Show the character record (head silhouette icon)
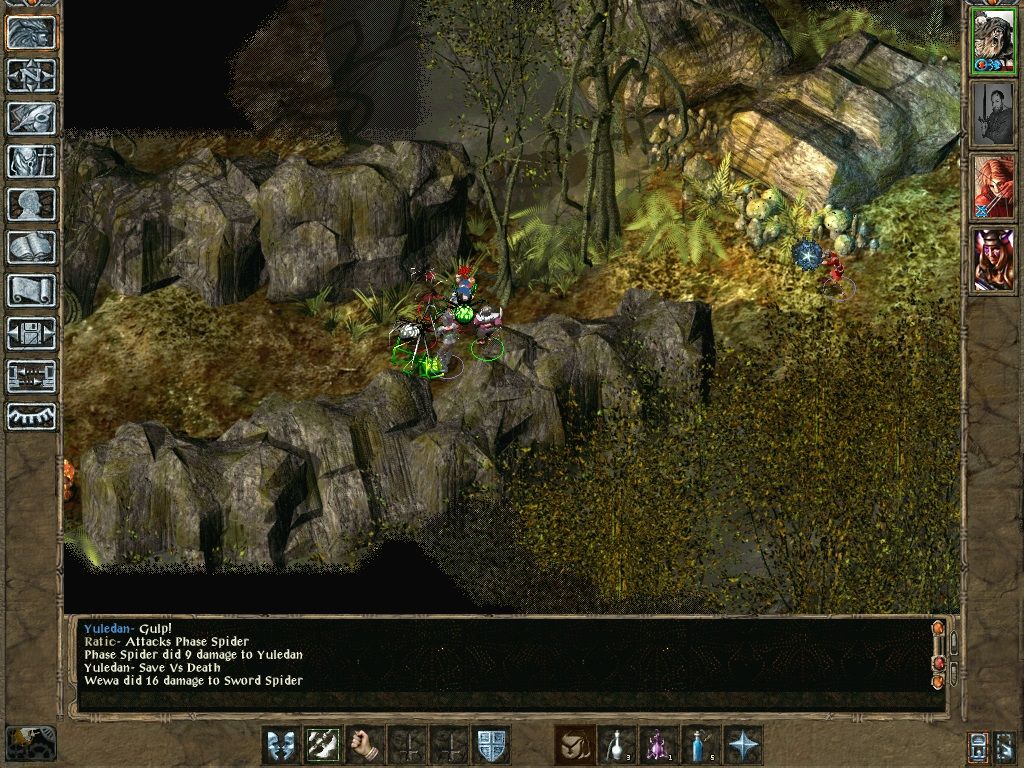The image size is (1024, 768). (32, 204)
